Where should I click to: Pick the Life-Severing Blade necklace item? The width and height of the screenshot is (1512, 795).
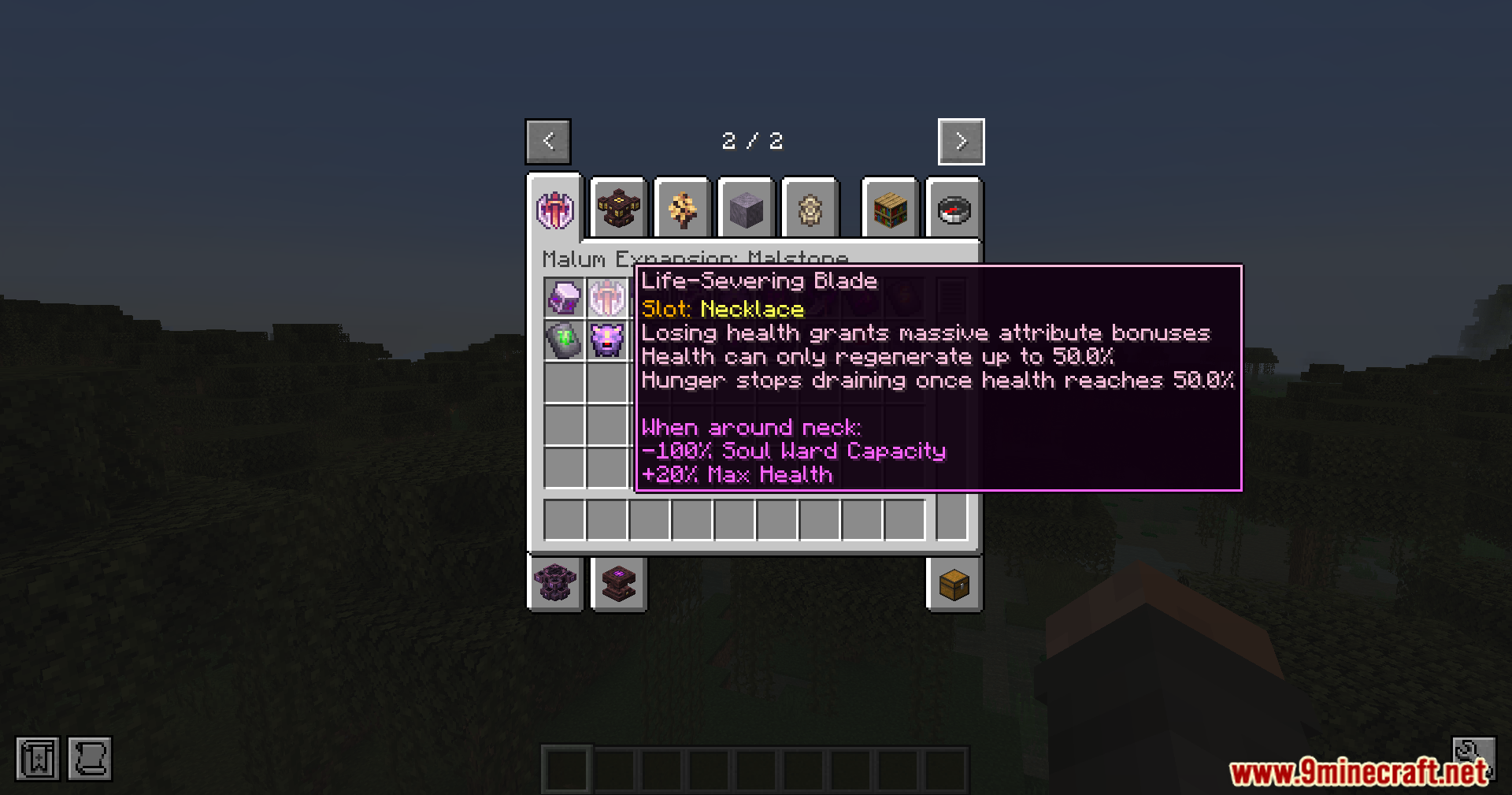(x=606, y=299)
